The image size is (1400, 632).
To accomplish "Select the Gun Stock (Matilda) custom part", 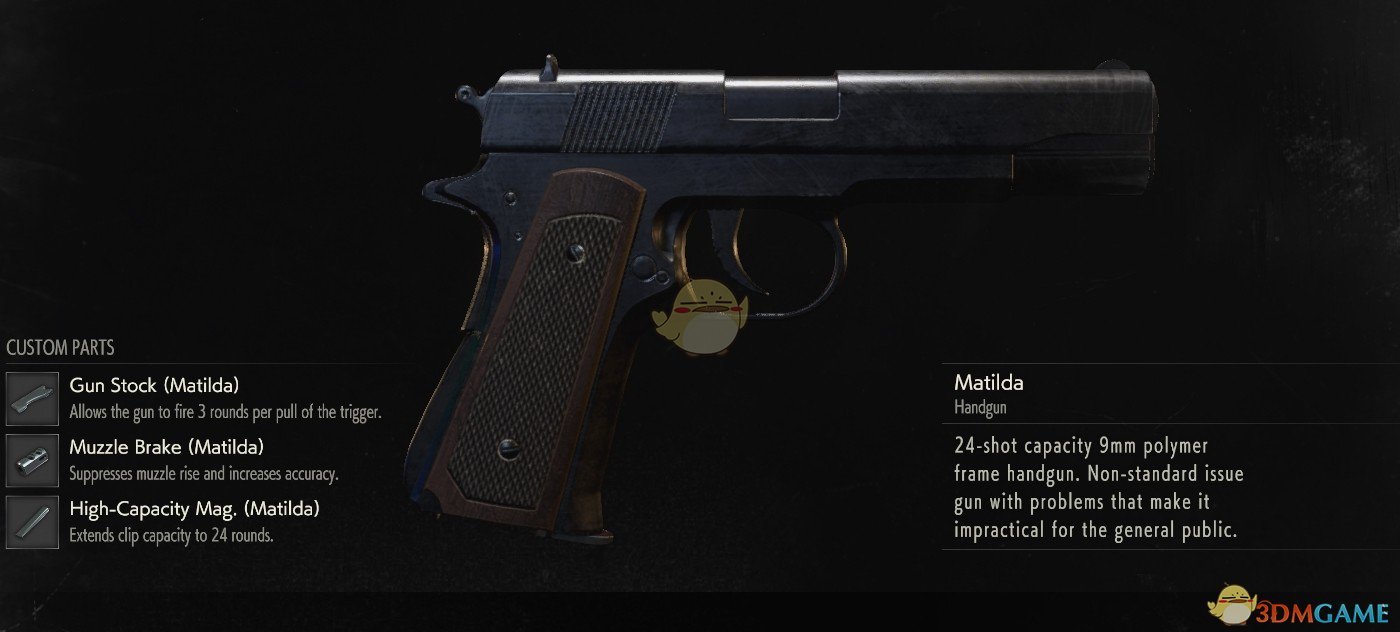I will [x=154, y=386].
